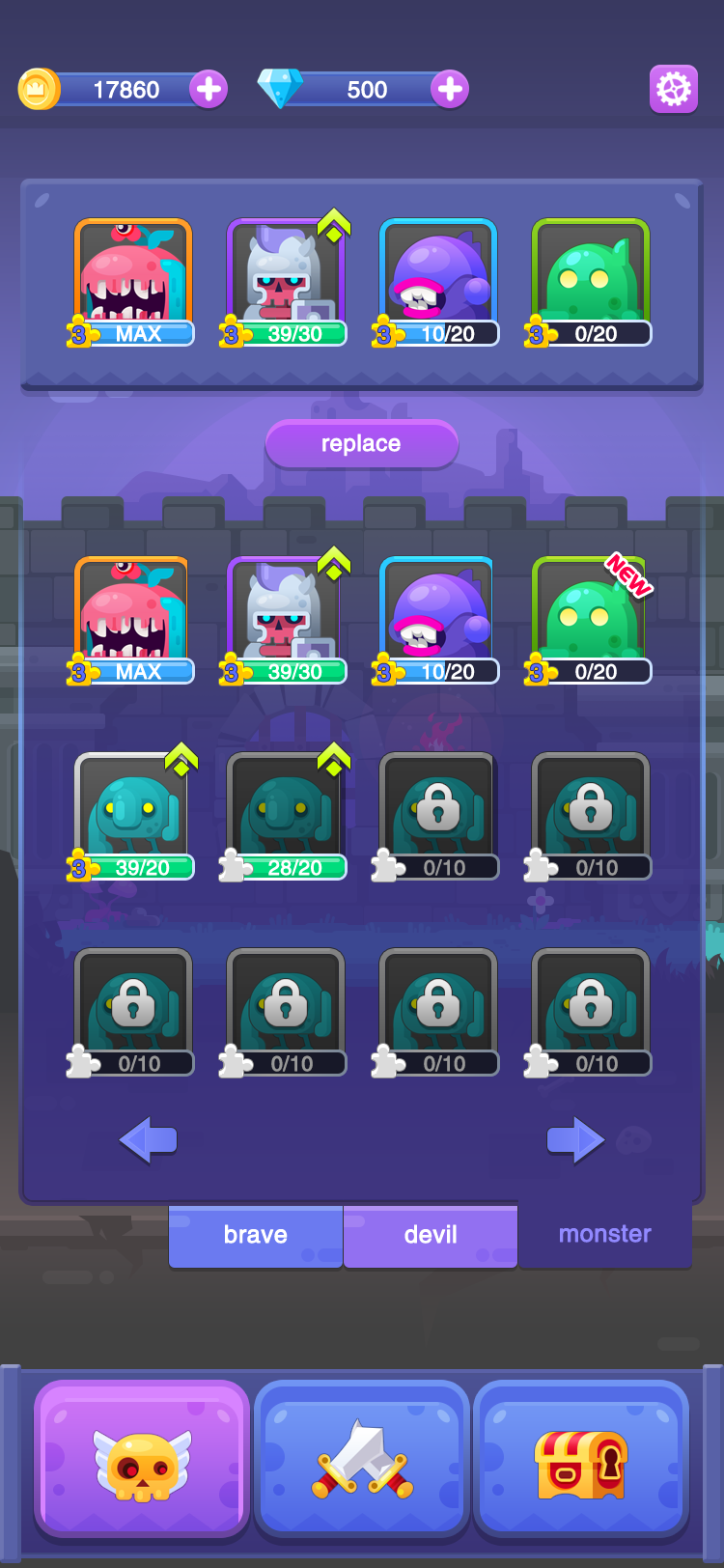Image resolution: width=724 pixels, height=1568 pixels.
Task: Switch to the brave tab
Action: pyautogui.click(x=256, y=1235)
